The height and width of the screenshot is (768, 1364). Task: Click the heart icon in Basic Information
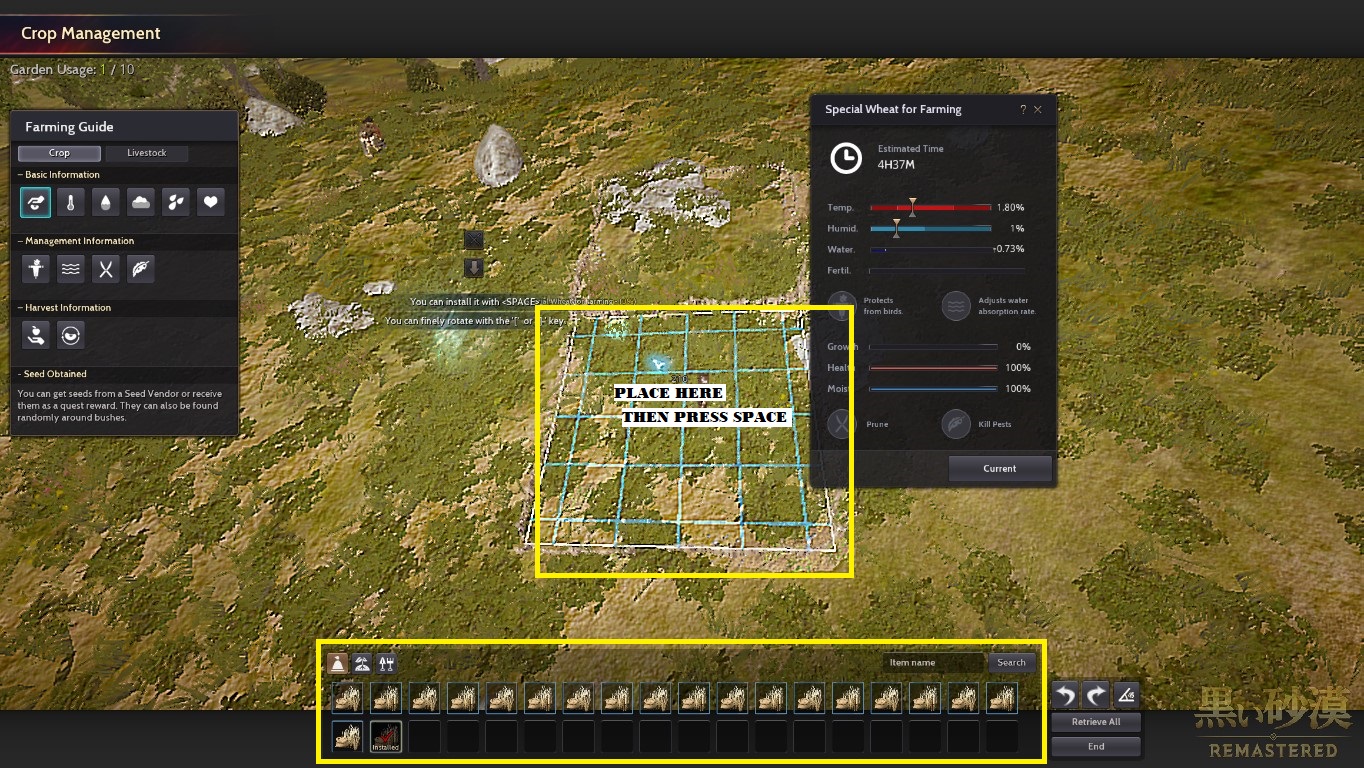(211, 202)
